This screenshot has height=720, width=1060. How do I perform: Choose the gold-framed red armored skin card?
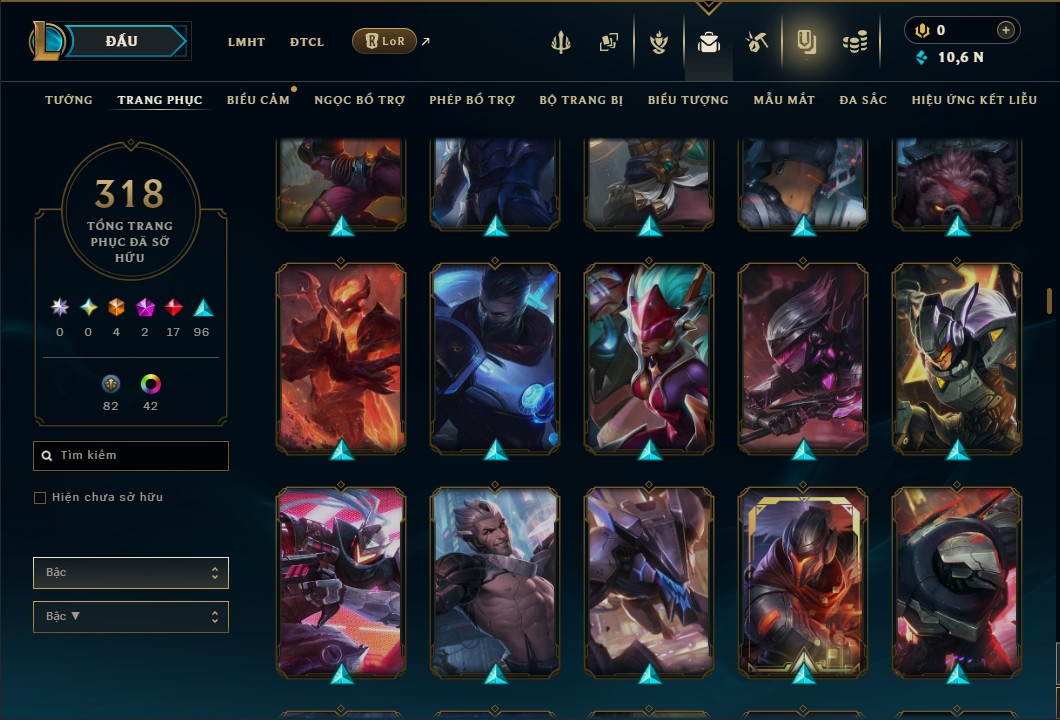(804, 582)
